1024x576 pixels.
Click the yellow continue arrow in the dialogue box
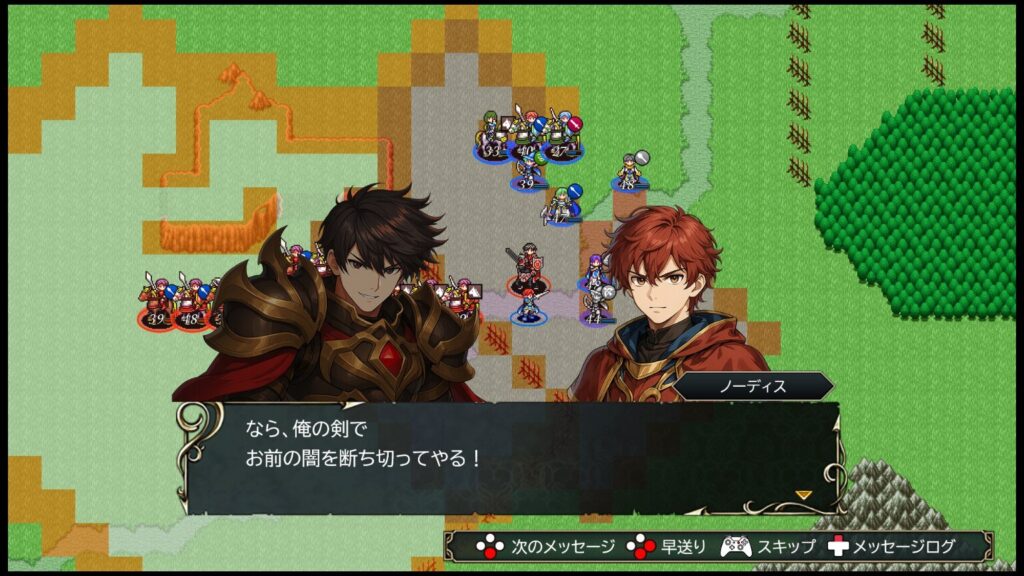[x=802, y=494]
